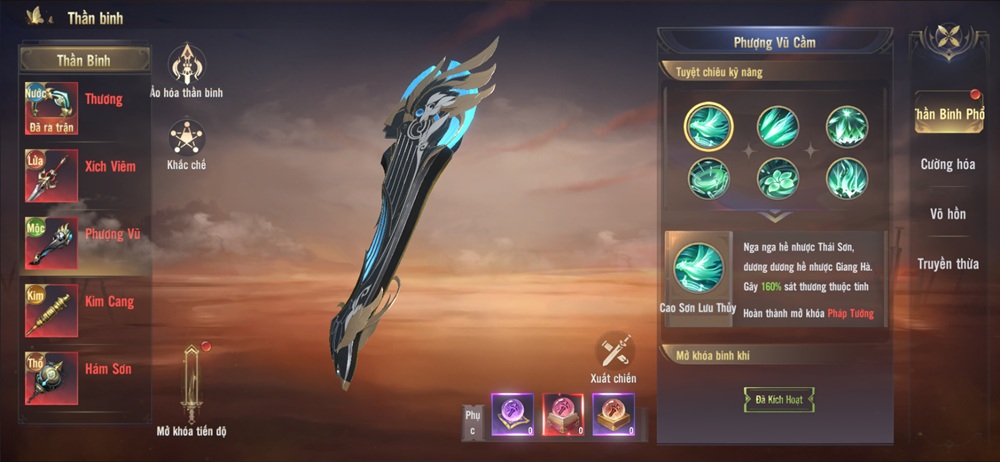Select the purple orb material slot

(512, 413)
